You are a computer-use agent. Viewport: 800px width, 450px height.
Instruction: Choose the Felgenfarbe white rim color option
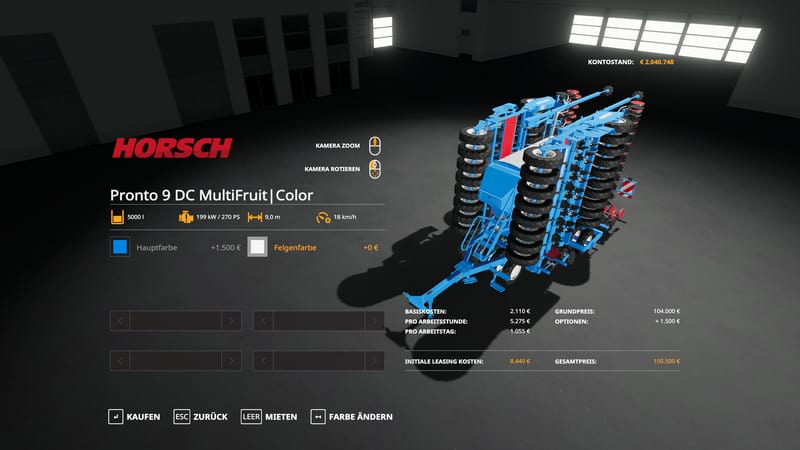[258, 247]
